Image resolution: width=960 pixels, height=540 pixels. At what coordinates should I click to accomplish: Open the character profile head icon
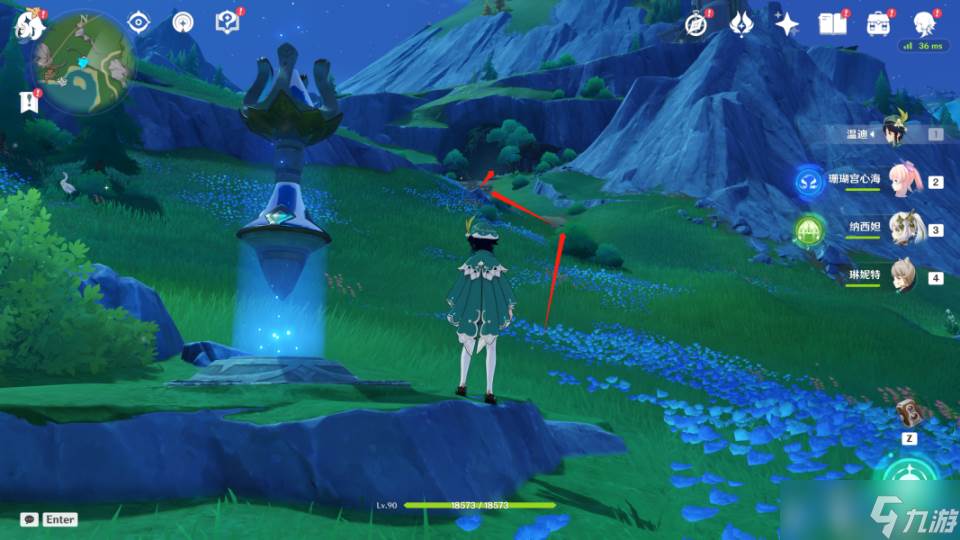click(924, 24)
